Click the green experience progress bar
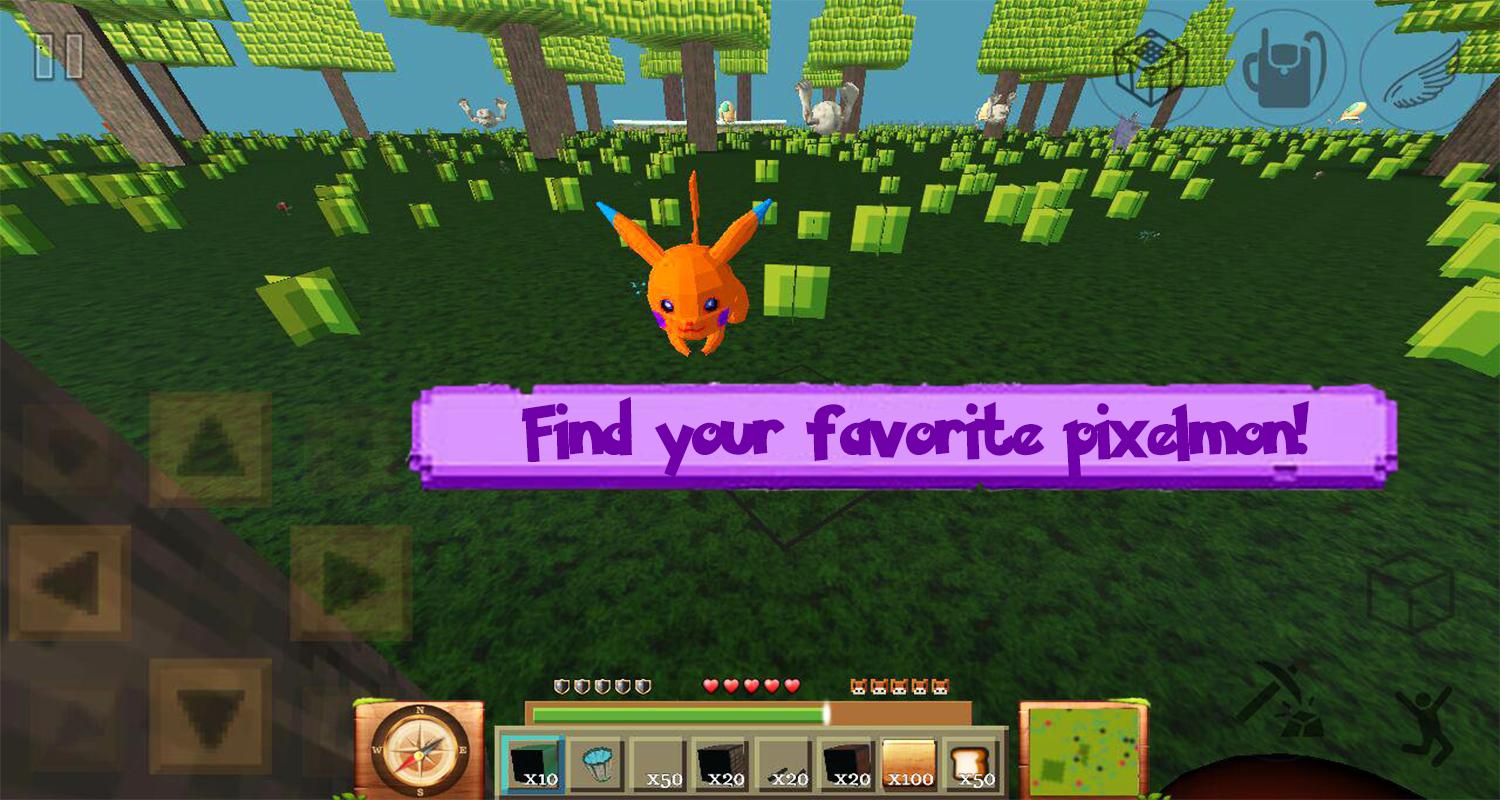The height and width of the screenshot is (800, 1500). click(680, 716)
